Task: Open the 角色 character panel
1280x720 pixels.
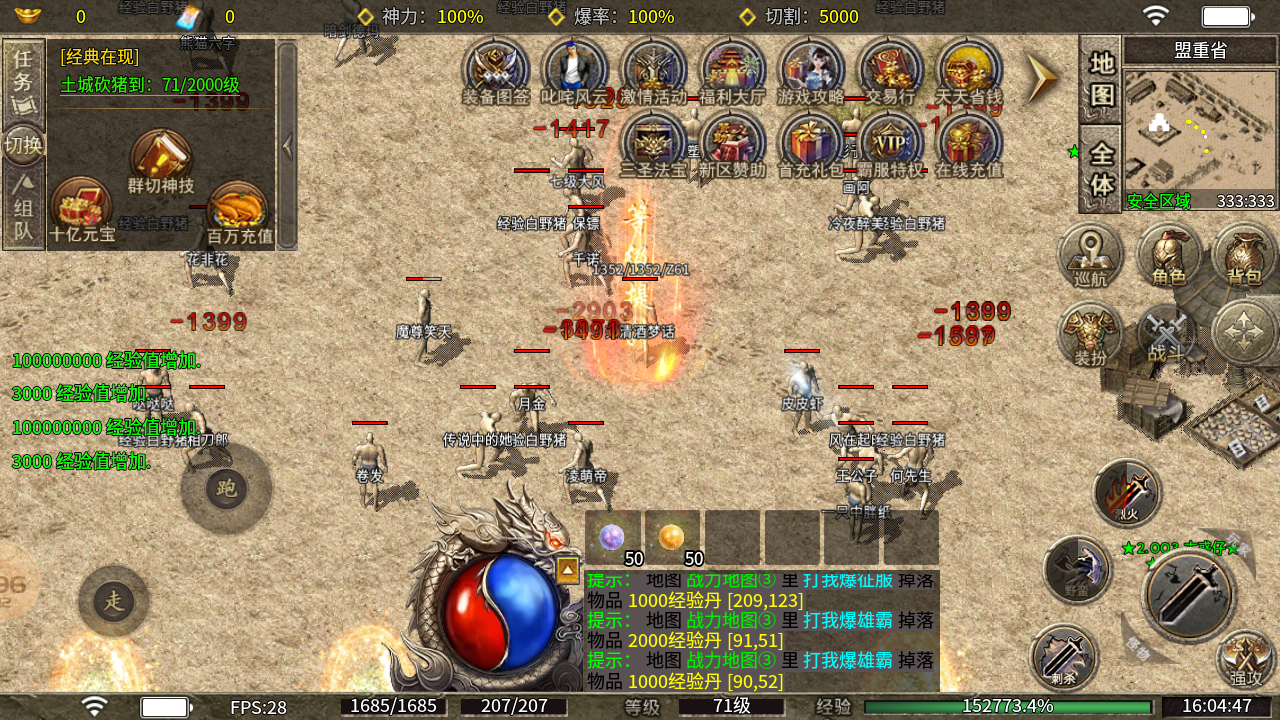Action: pyautogui.click(x=1169, y=254)
